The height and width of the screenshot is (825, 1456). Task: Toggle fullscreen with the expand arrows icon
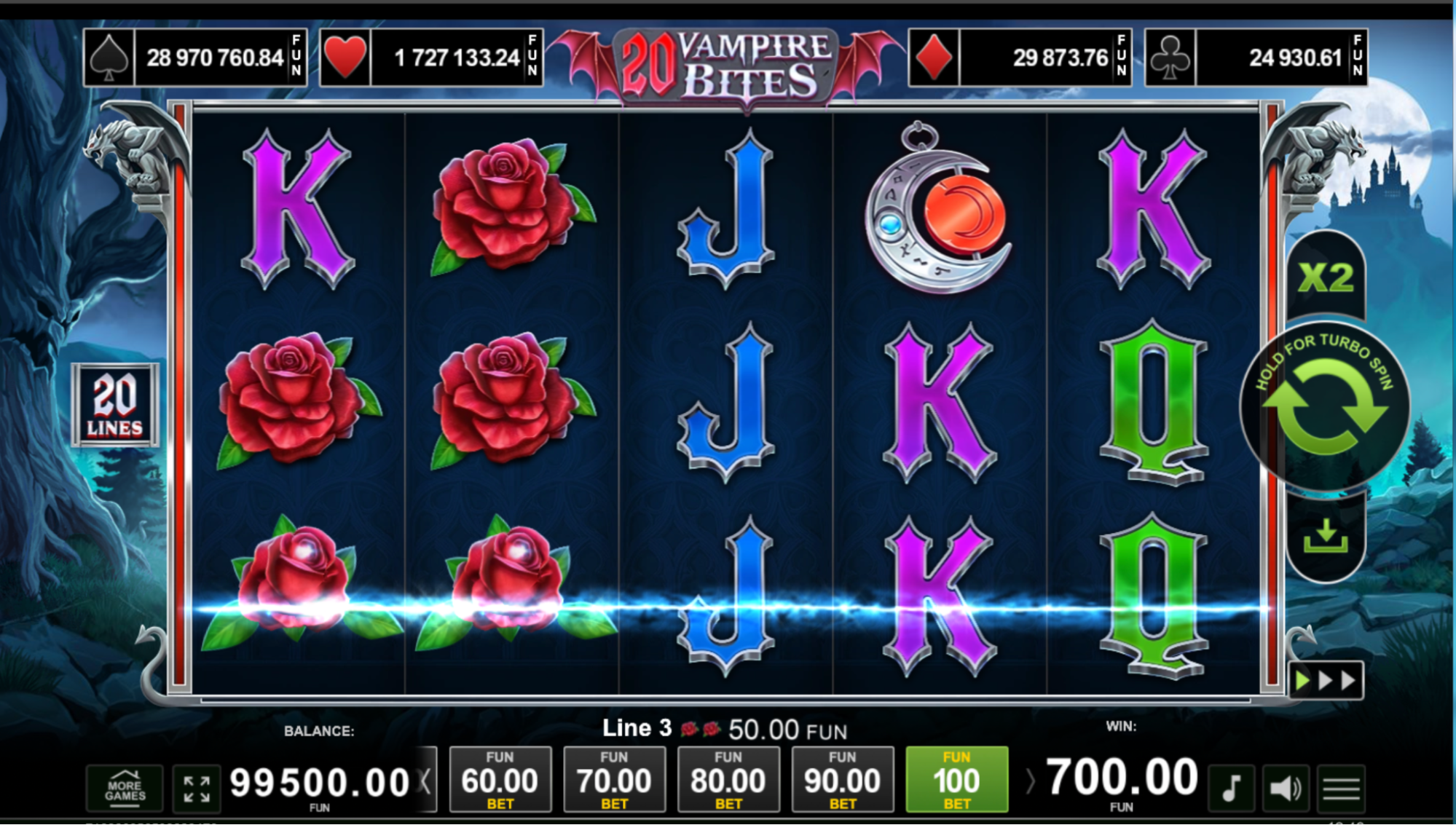[x=197, y=789]
